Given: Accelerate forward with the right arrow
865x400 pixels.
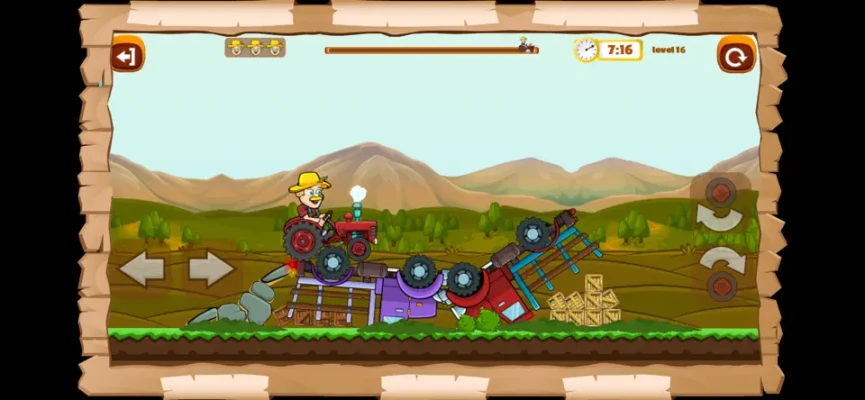Looking at the screenshot, I should point(211,268).
